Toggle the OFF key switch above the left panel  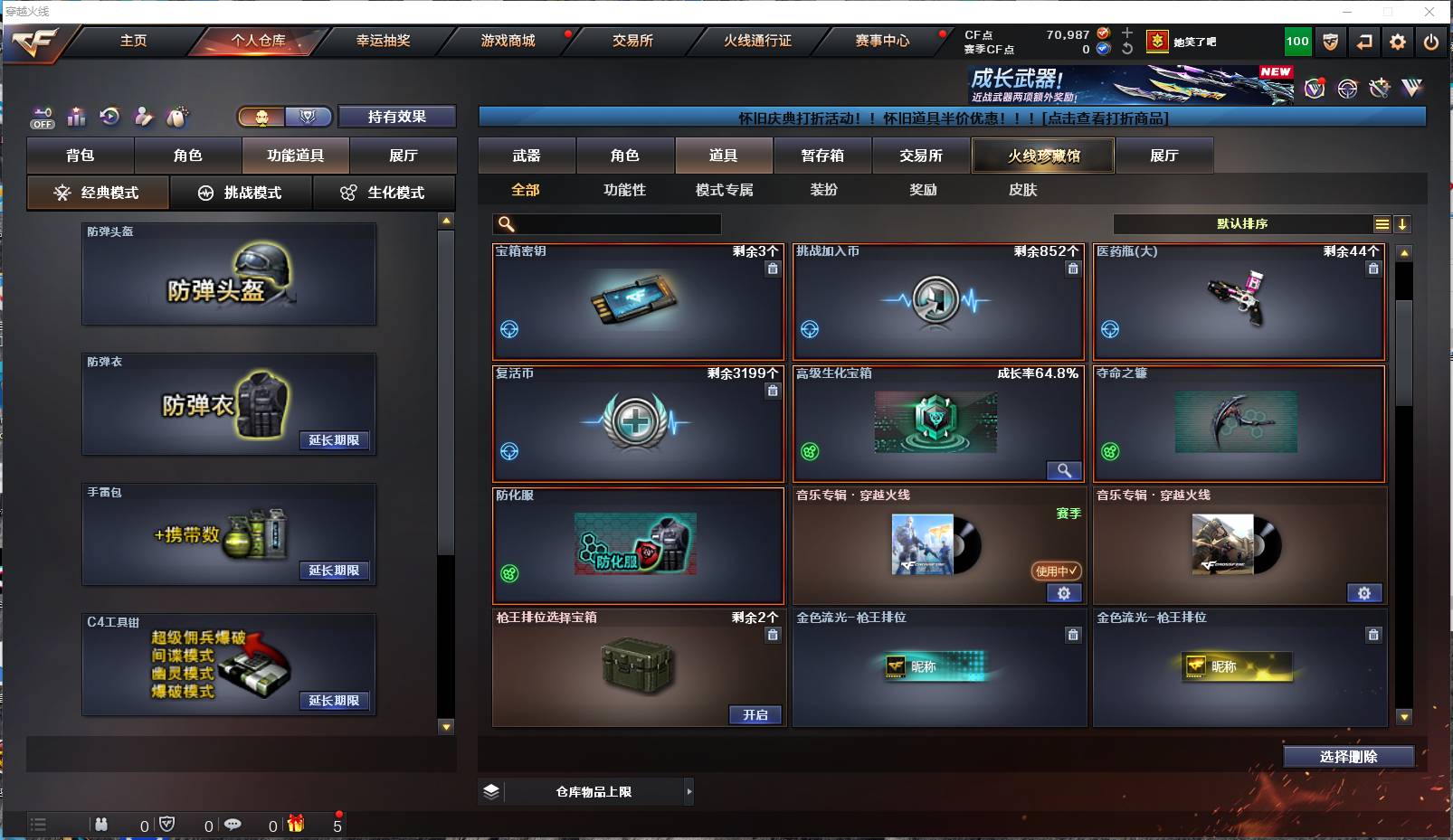pyautogui.click(x=42, y=117)
